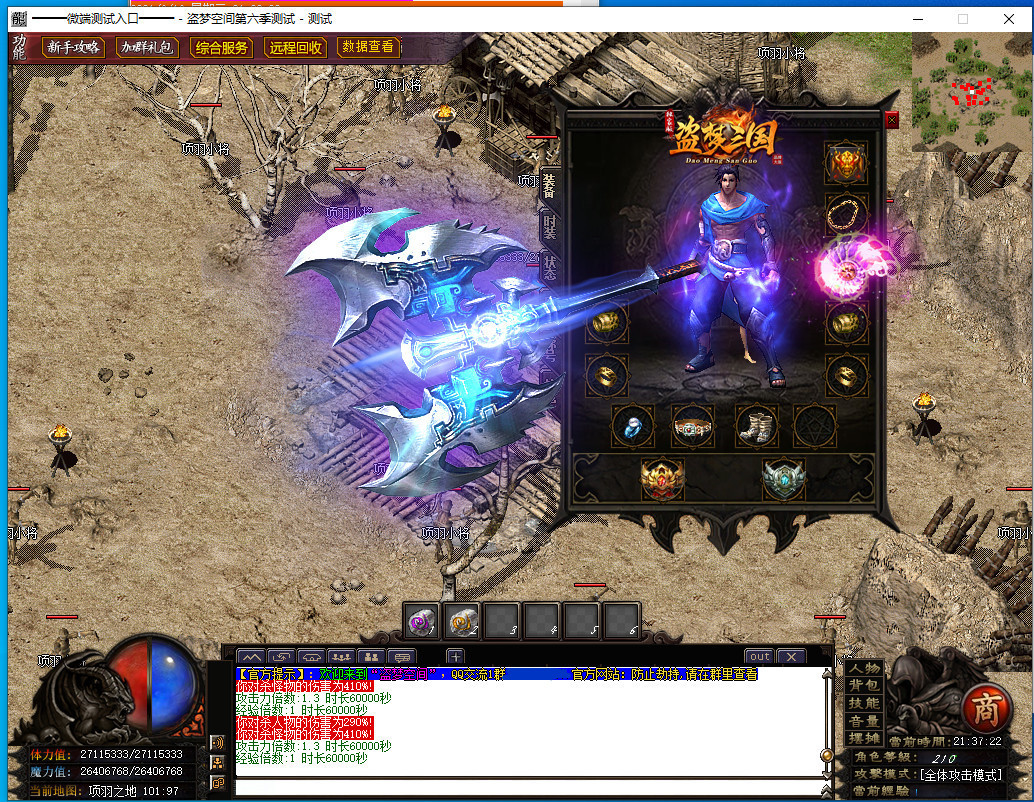Image resolution: width=1034 pixels, height=802 pixels.
Task: Open the 人物 character menu
Action: point(864,668)
